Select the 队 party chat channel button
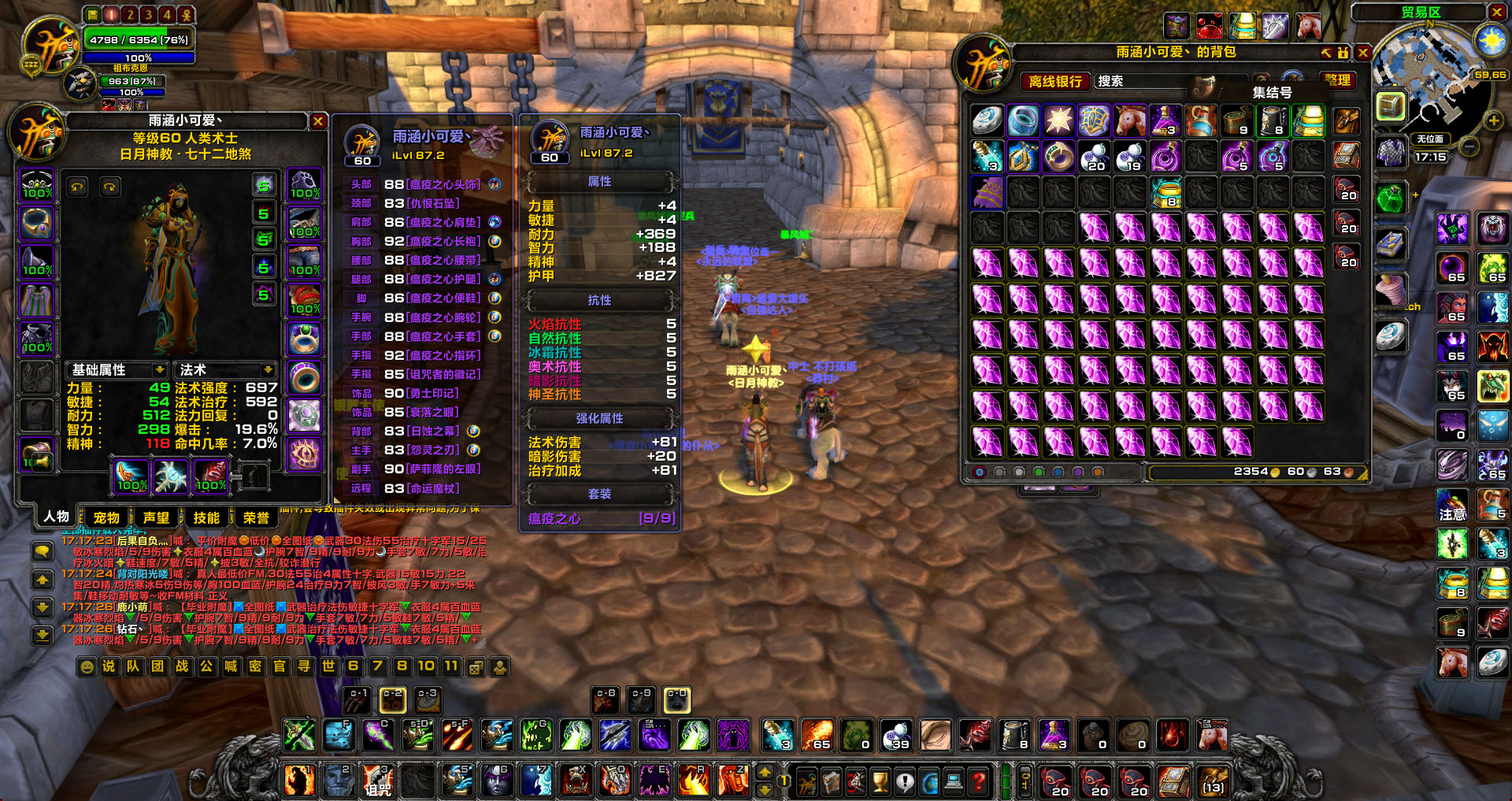The width and height of the screenshot is (1512, 801). tap(133, 666)
